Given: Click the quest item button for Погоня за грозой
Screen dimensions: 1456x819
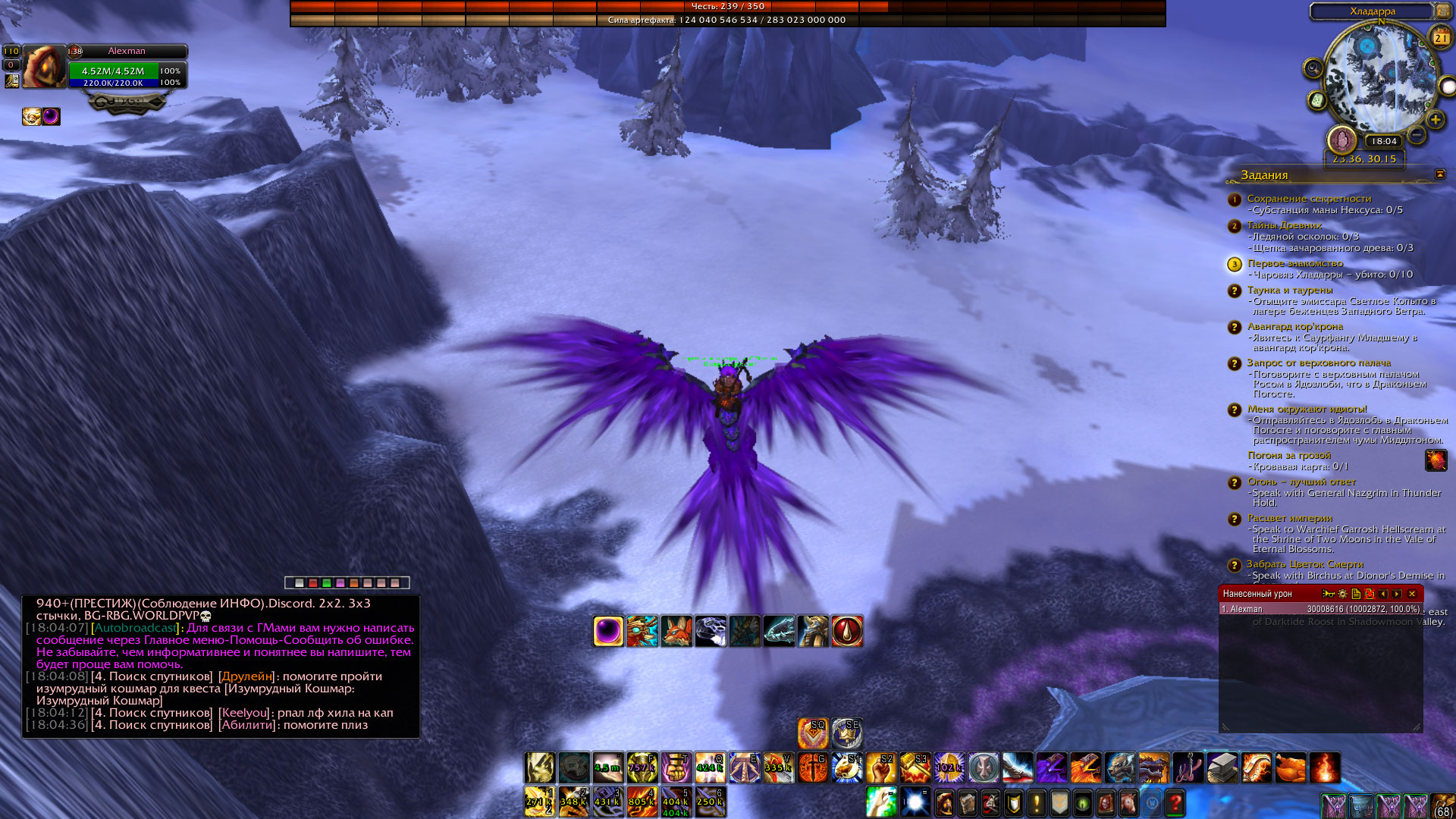Looking at the screenshot, I should (1436, 460).
